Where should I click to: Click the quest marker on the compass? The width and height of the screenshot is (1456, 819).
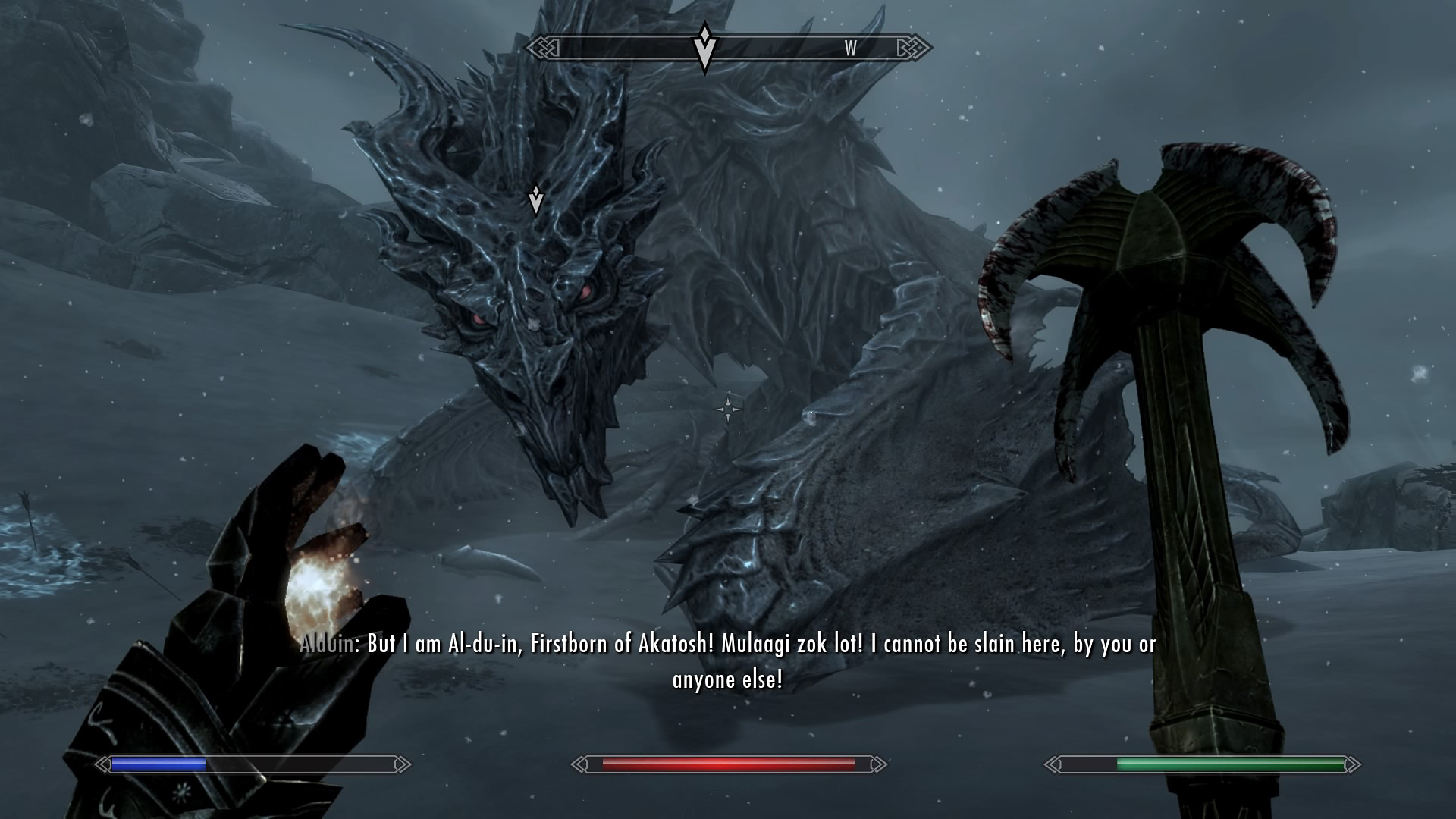point(704,48)
